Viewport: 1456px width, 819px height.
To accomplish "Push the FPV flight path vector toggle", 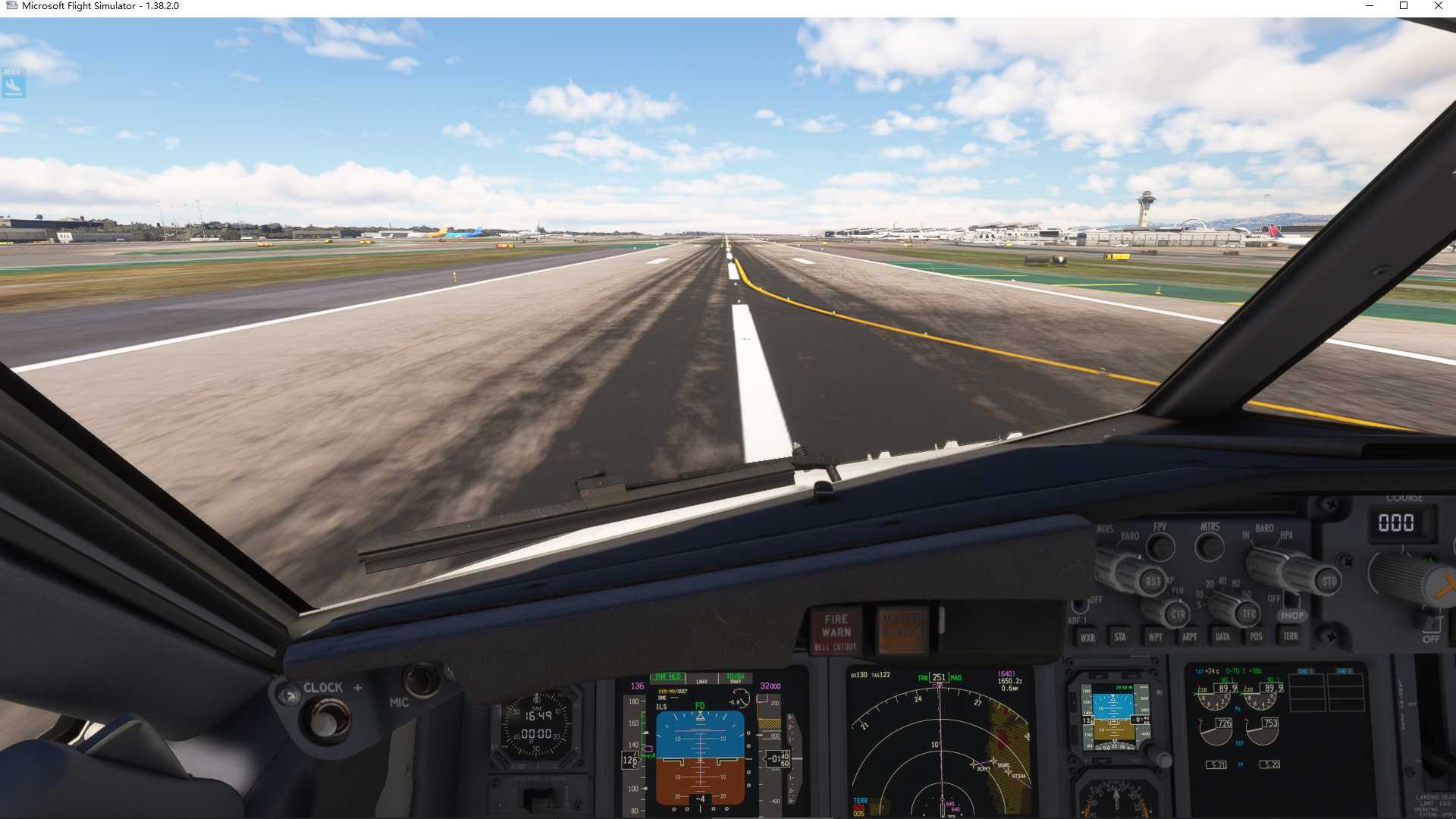I will (1160, 546).
